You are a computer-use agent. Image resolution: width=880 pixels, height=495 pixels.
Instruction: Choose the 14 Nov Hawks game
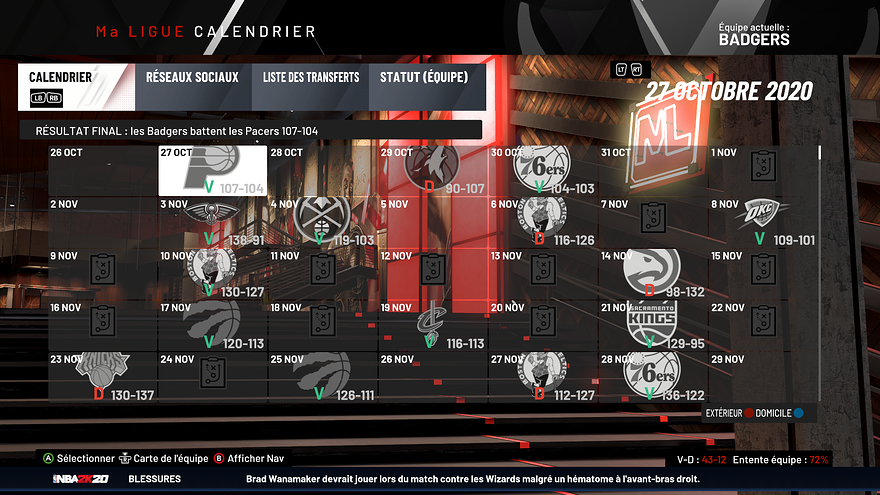tap(652, 274)
